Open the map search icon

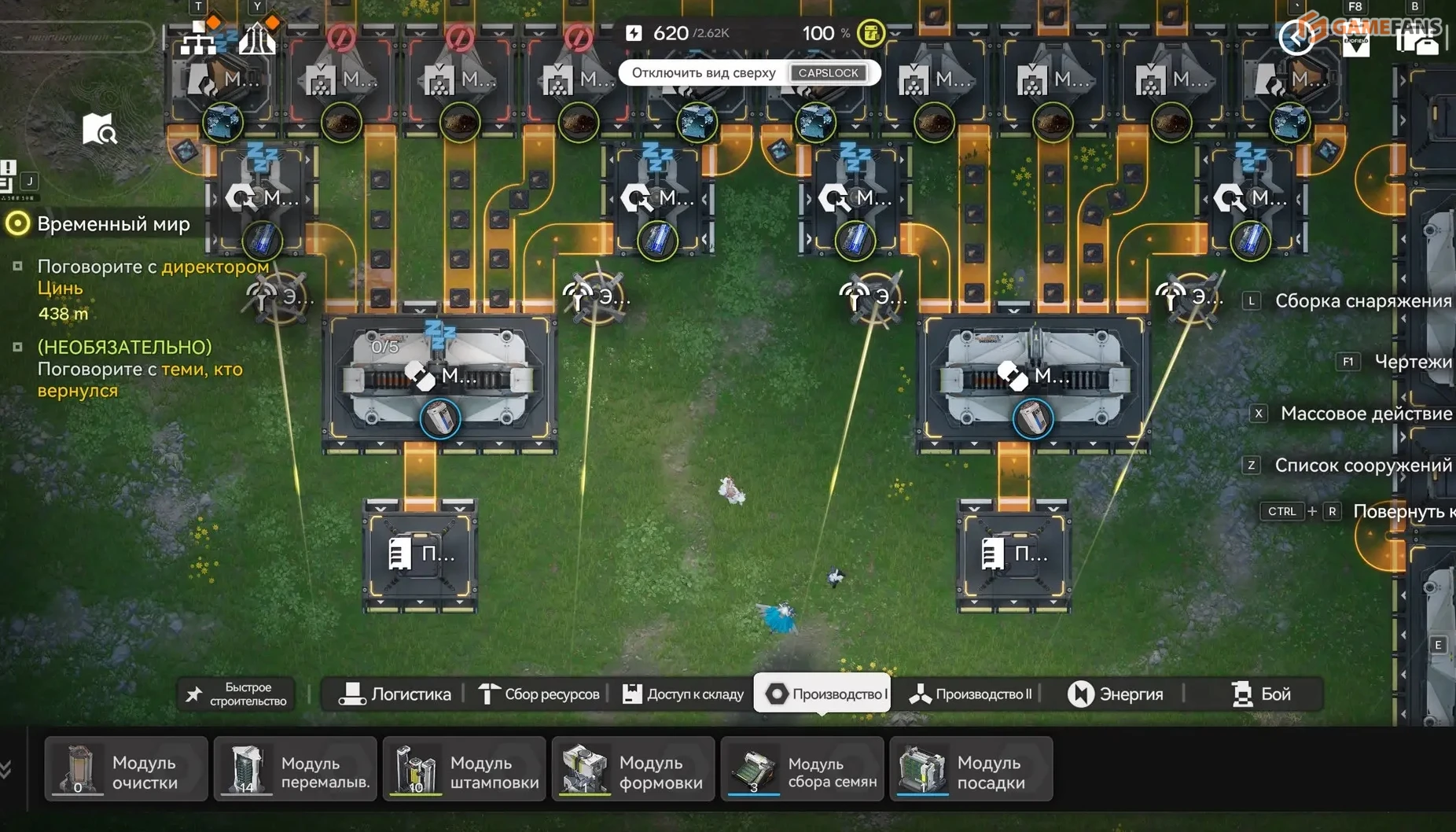99,129
